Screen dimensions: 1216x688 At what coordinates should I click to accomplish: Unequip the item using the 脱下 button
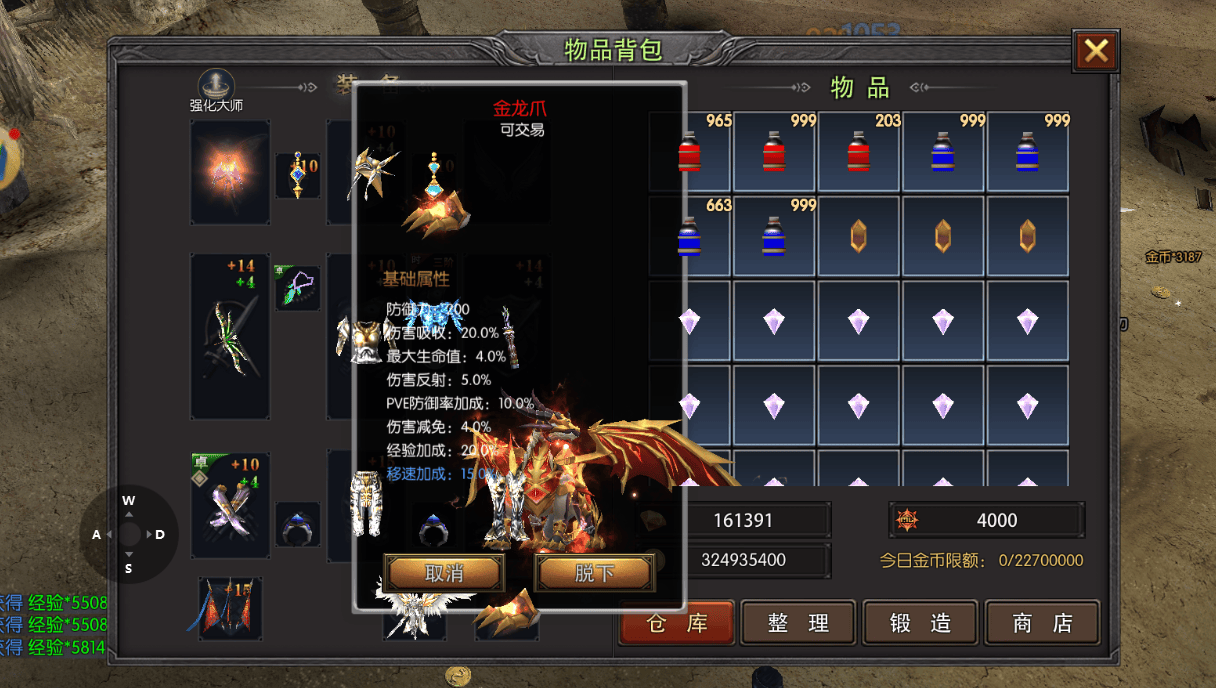594,572
